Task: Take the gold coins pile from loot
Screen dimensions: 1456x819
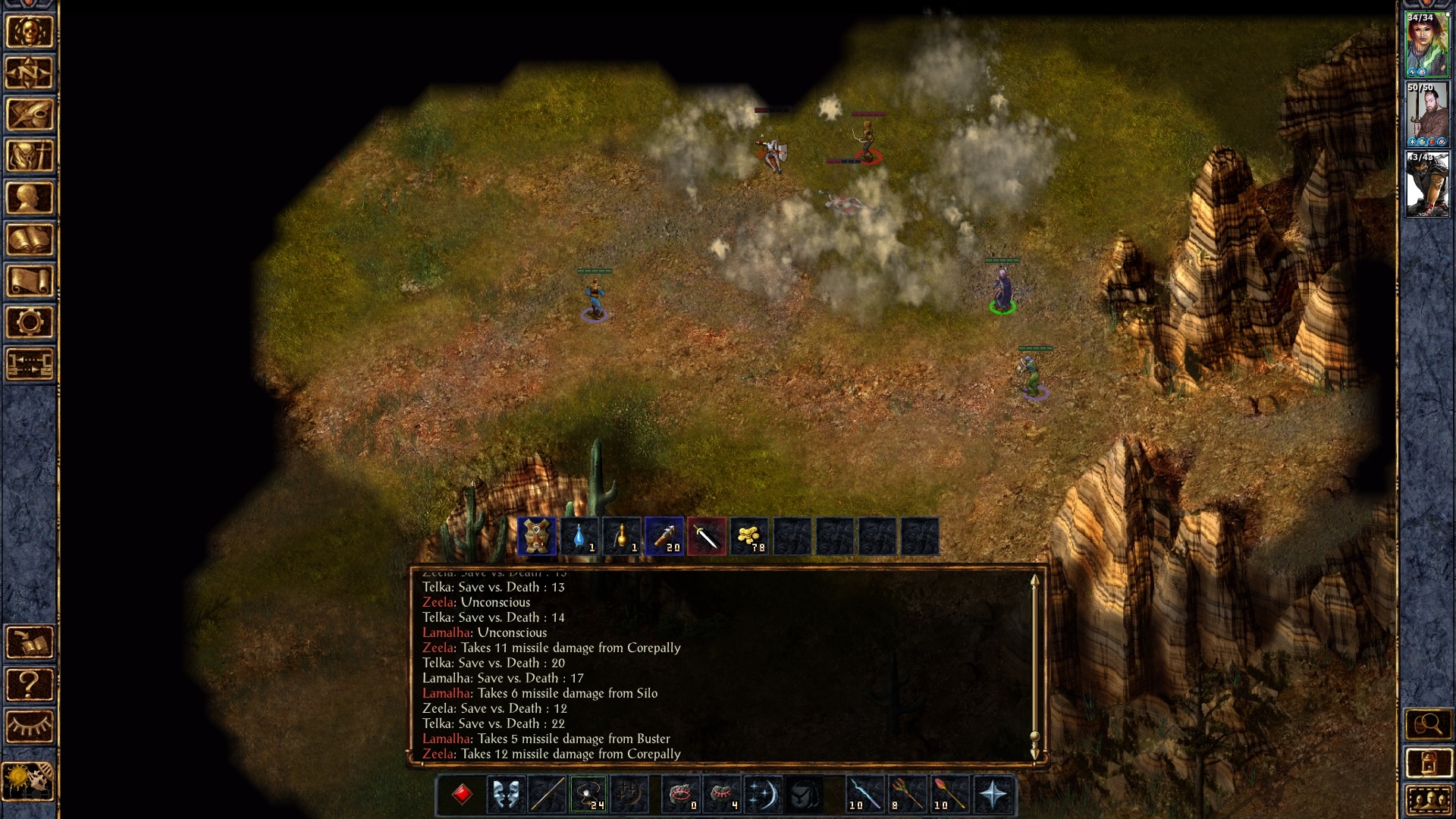Action: 749,537
